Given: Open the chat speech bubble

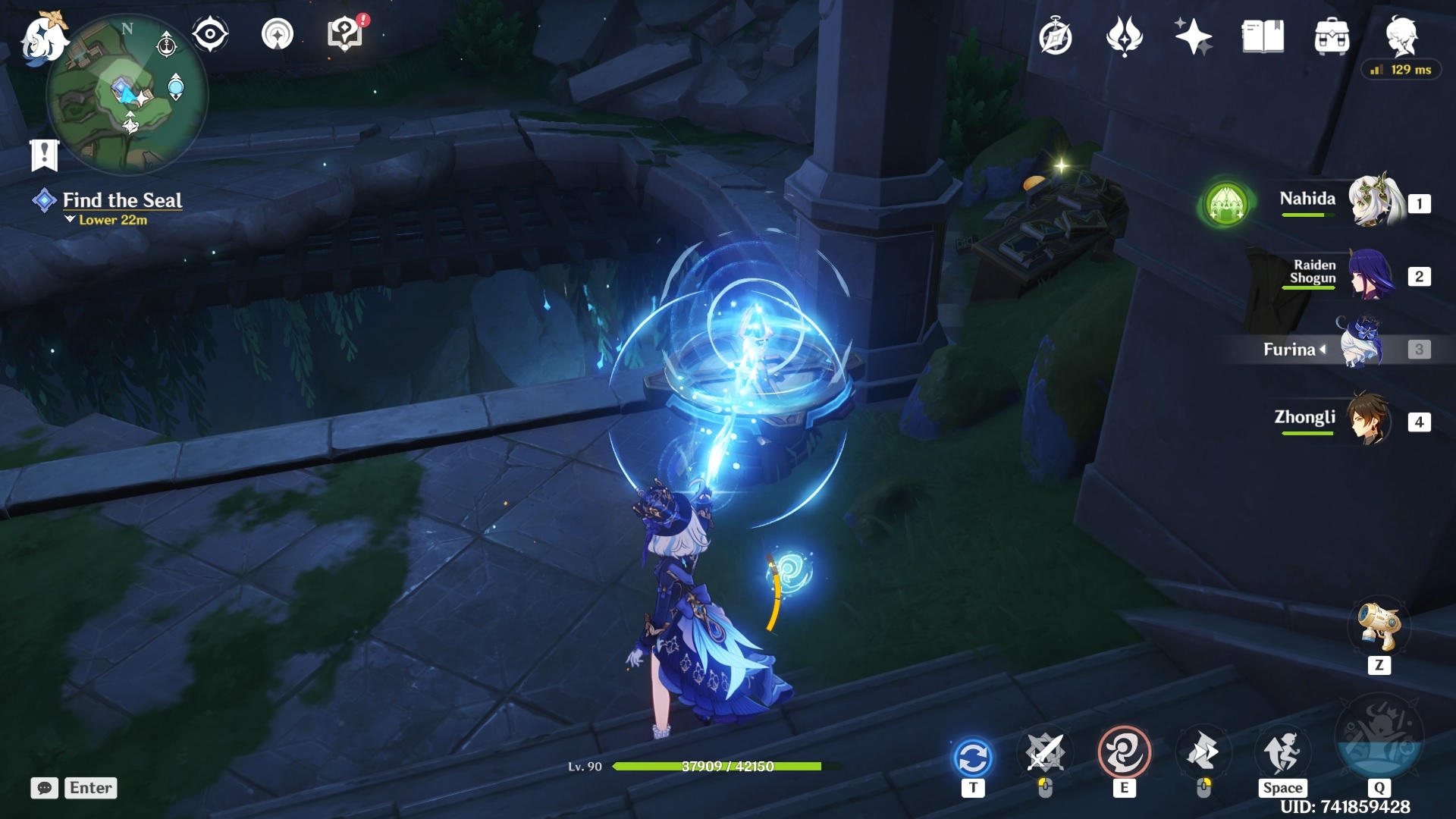Looking at the screenshot, I should click(x=44, y=788).
